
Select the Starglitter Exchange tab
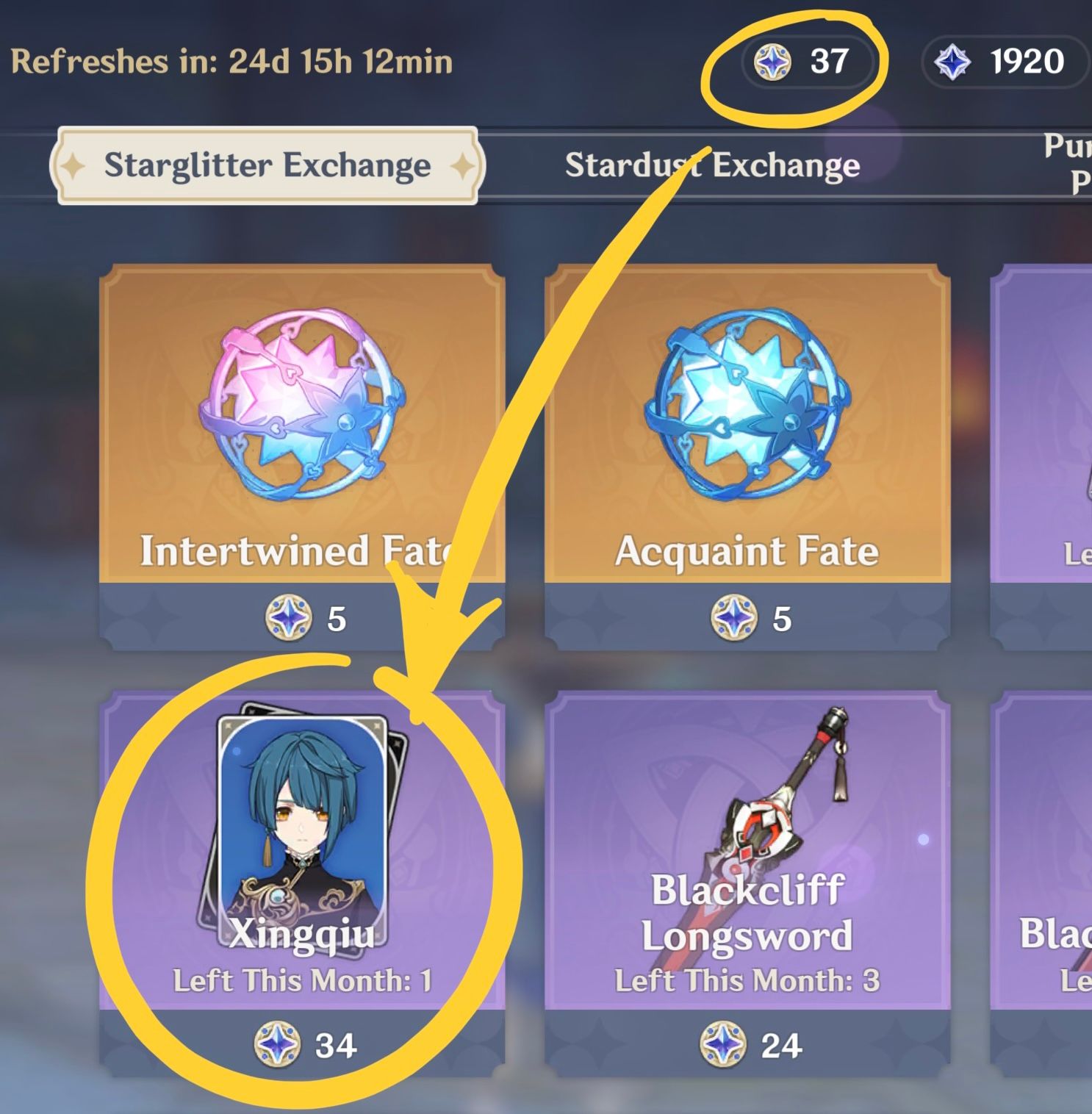[267, 165]
